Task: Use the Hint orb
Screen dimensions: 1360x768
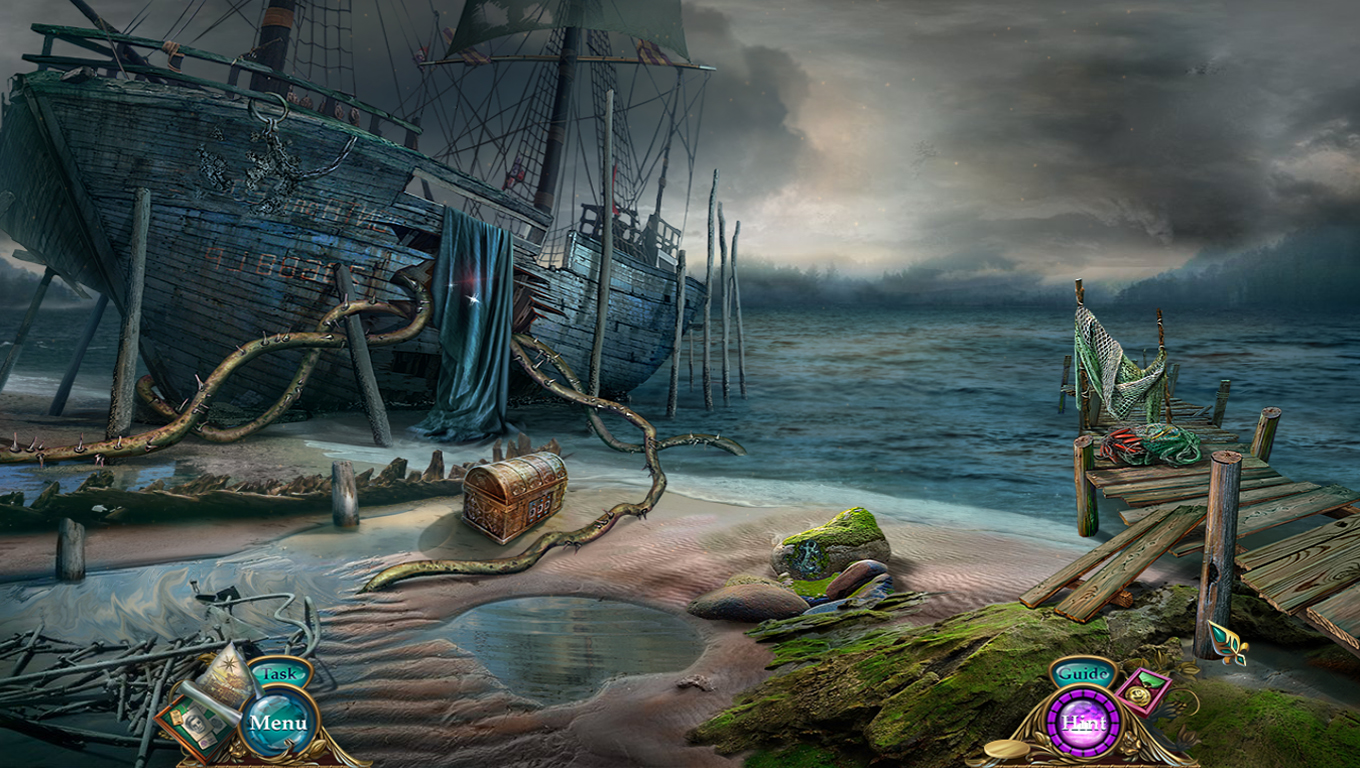Action: (1085, 722)
